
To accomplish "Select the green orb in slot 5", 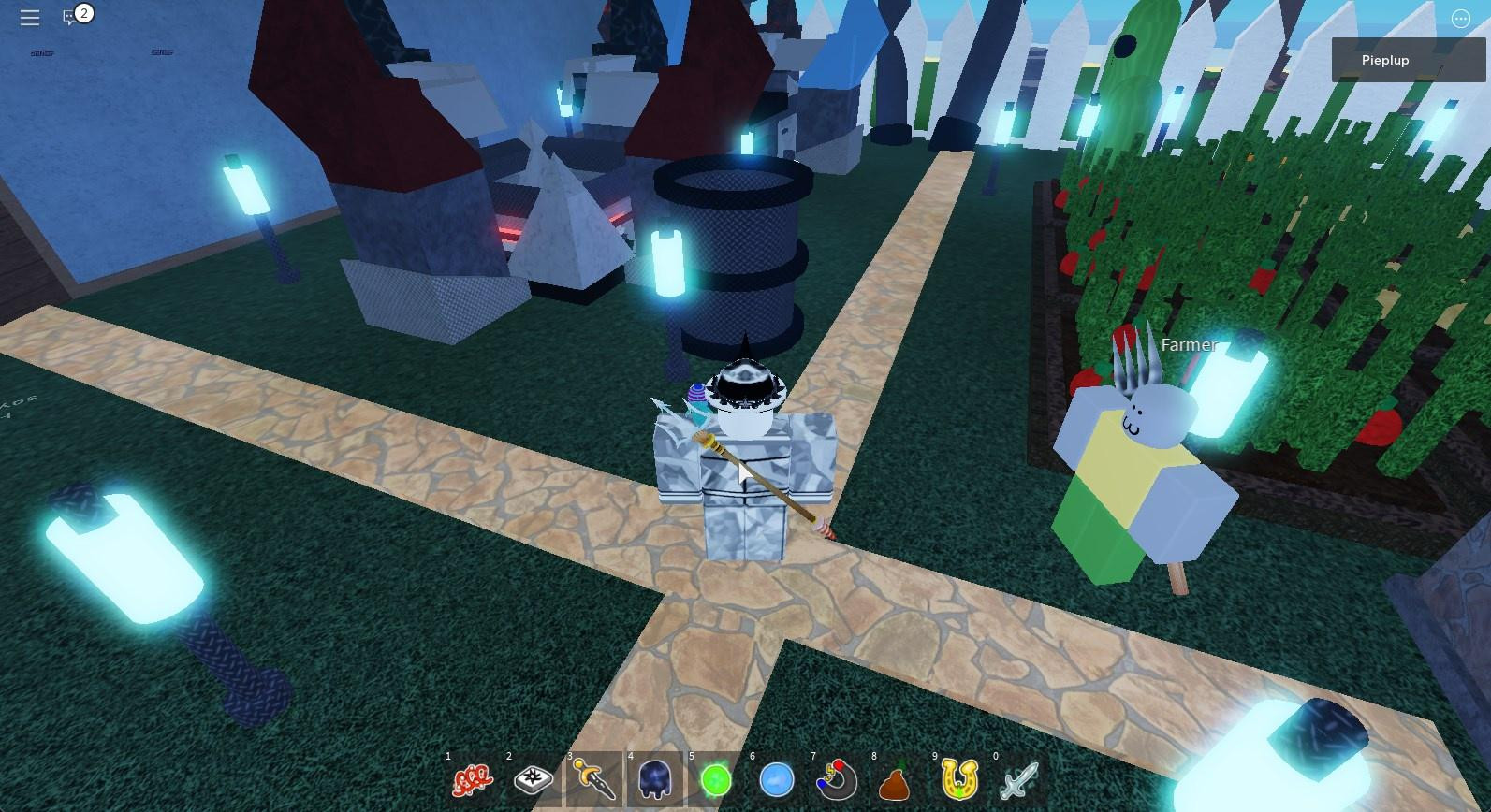I will [x=716, y=778].
